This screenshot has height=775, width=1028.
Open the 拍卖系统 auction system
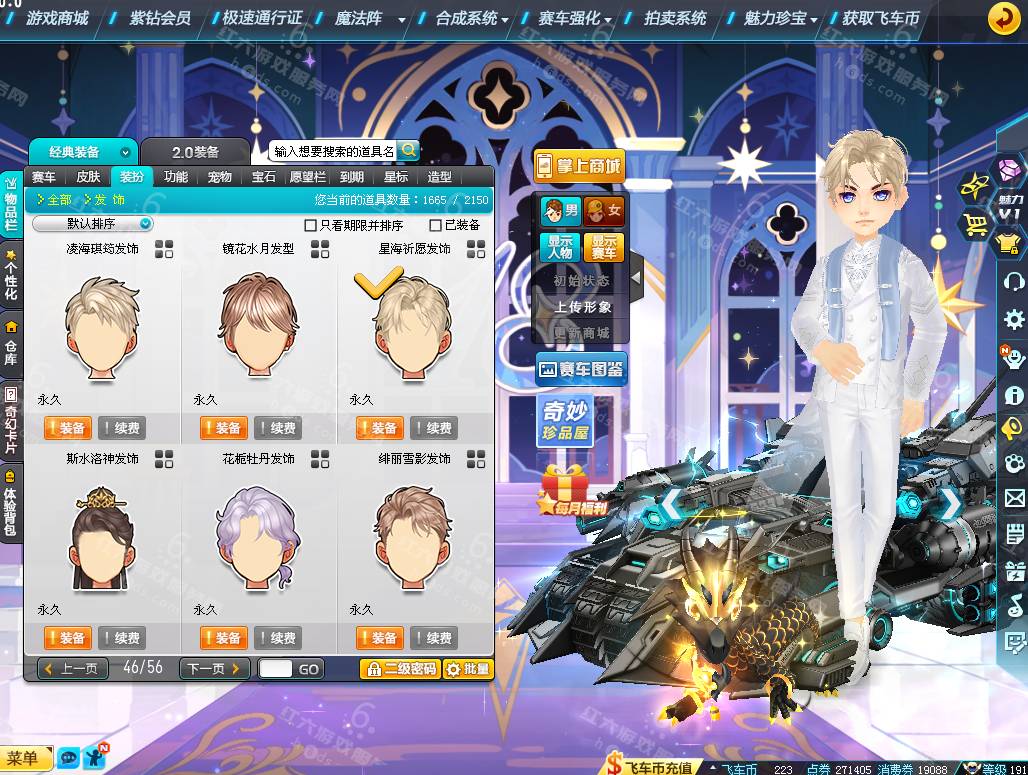coord(676,18)
